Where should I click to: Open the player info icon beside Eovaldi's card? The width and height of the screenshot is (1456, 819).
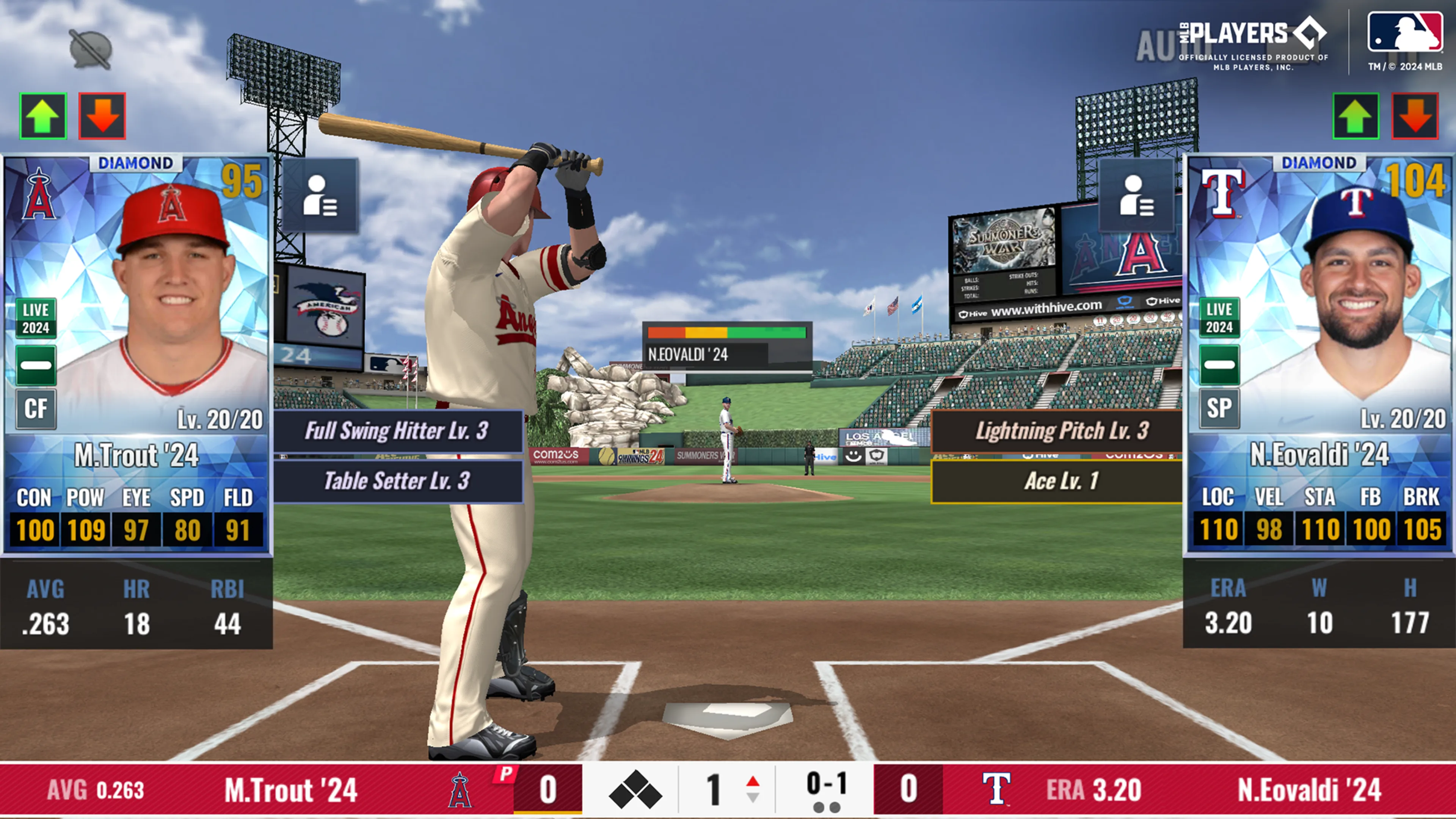(x=1137, y=196)
